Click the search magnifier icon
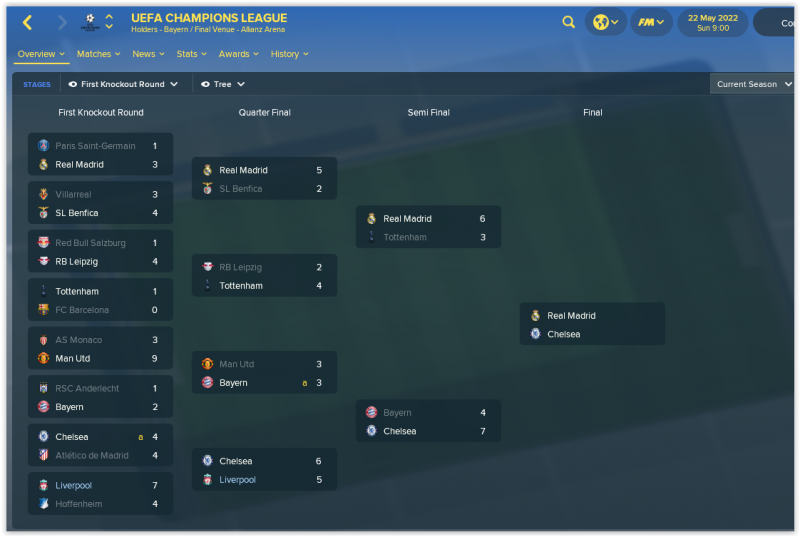The height and width of the screenshot is (537, 800). pyautogui.click(x=568, y=22)
